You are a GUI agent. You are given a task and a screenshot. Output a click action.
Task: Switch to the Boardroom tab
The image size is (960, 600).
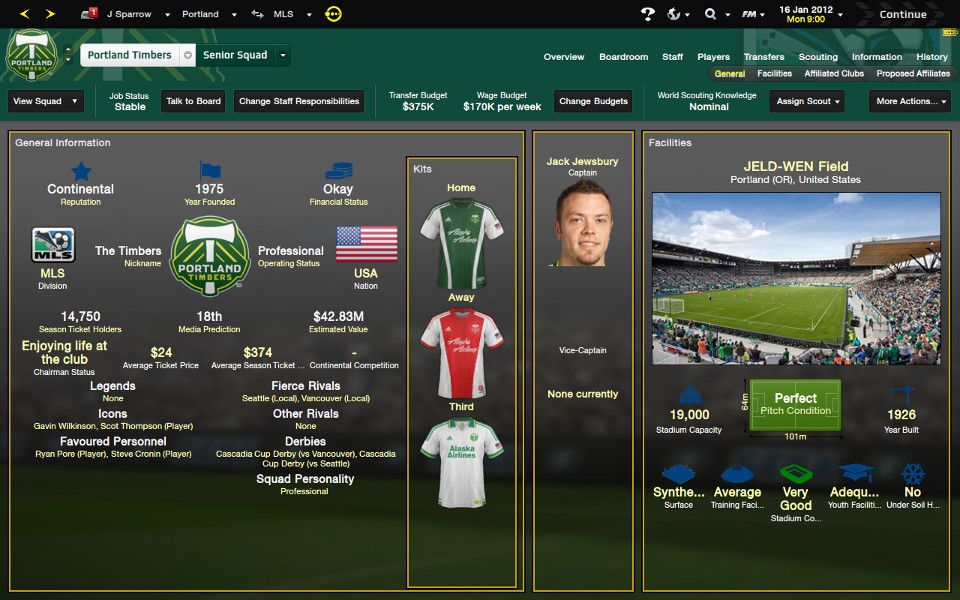point(623,57)
